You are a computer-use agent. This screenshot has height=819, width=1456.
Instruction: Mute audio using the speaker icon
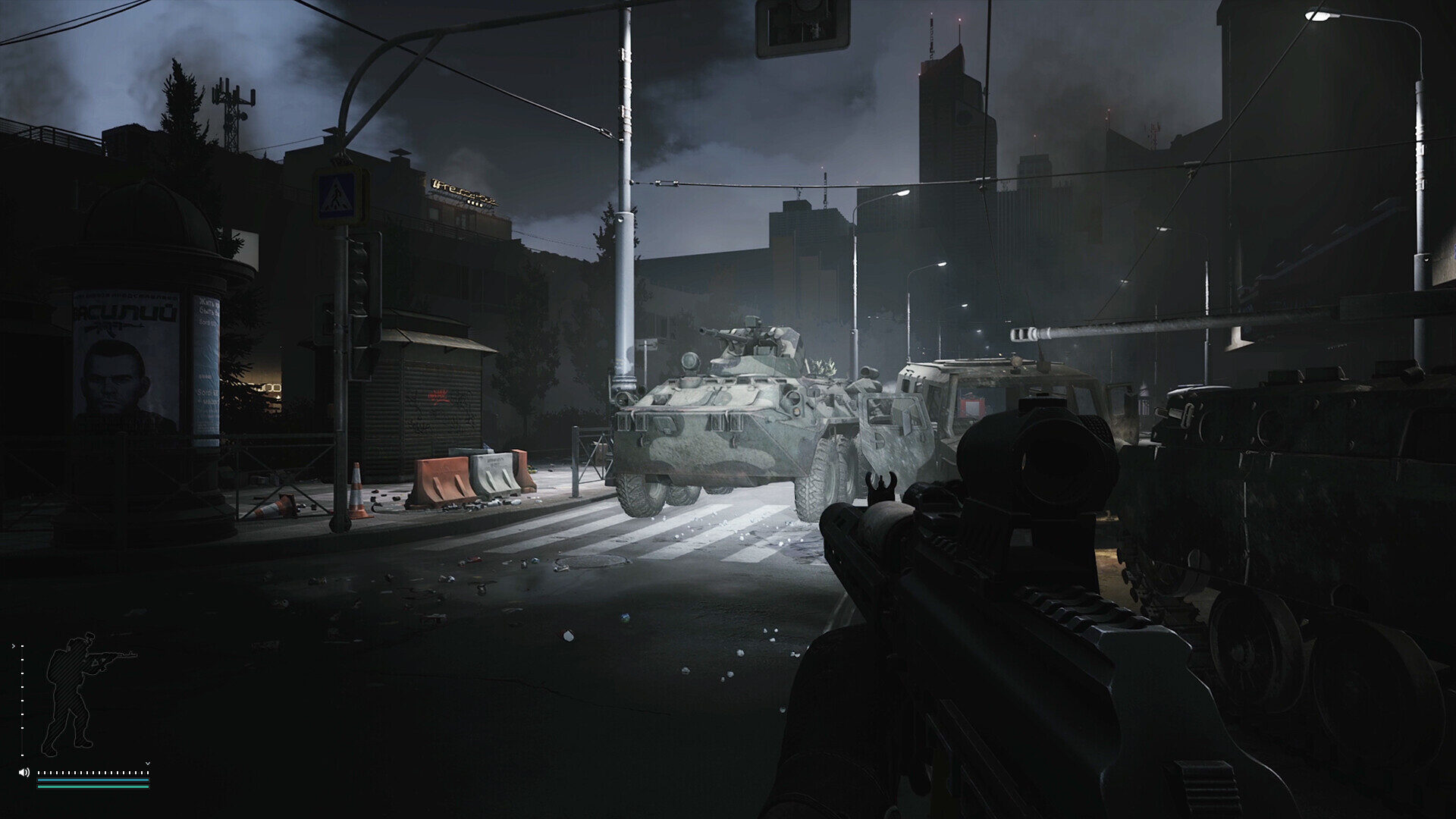(24, 772)
